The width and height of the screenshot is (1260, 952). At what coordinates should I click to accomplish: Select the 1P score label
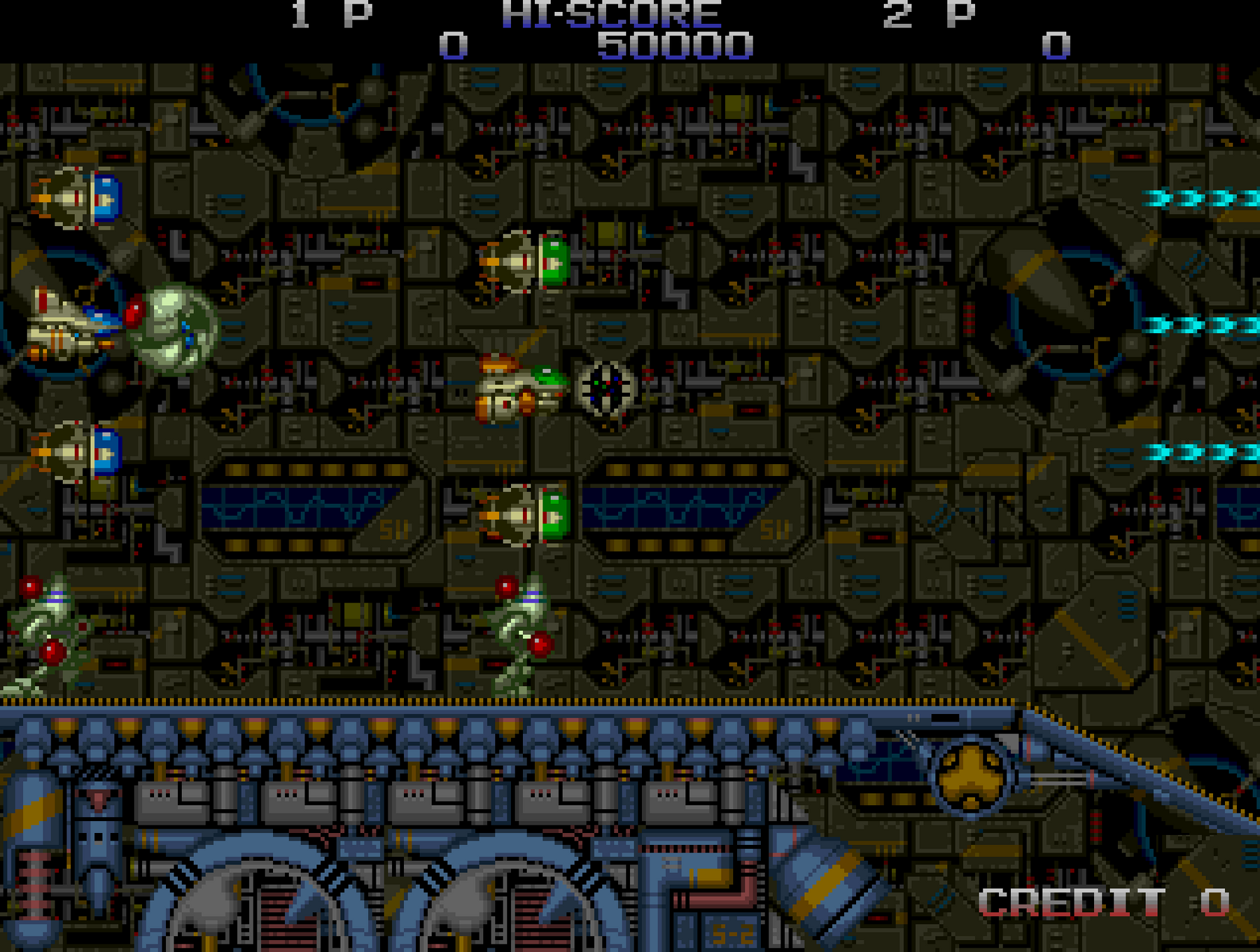(x=329, y=13)
